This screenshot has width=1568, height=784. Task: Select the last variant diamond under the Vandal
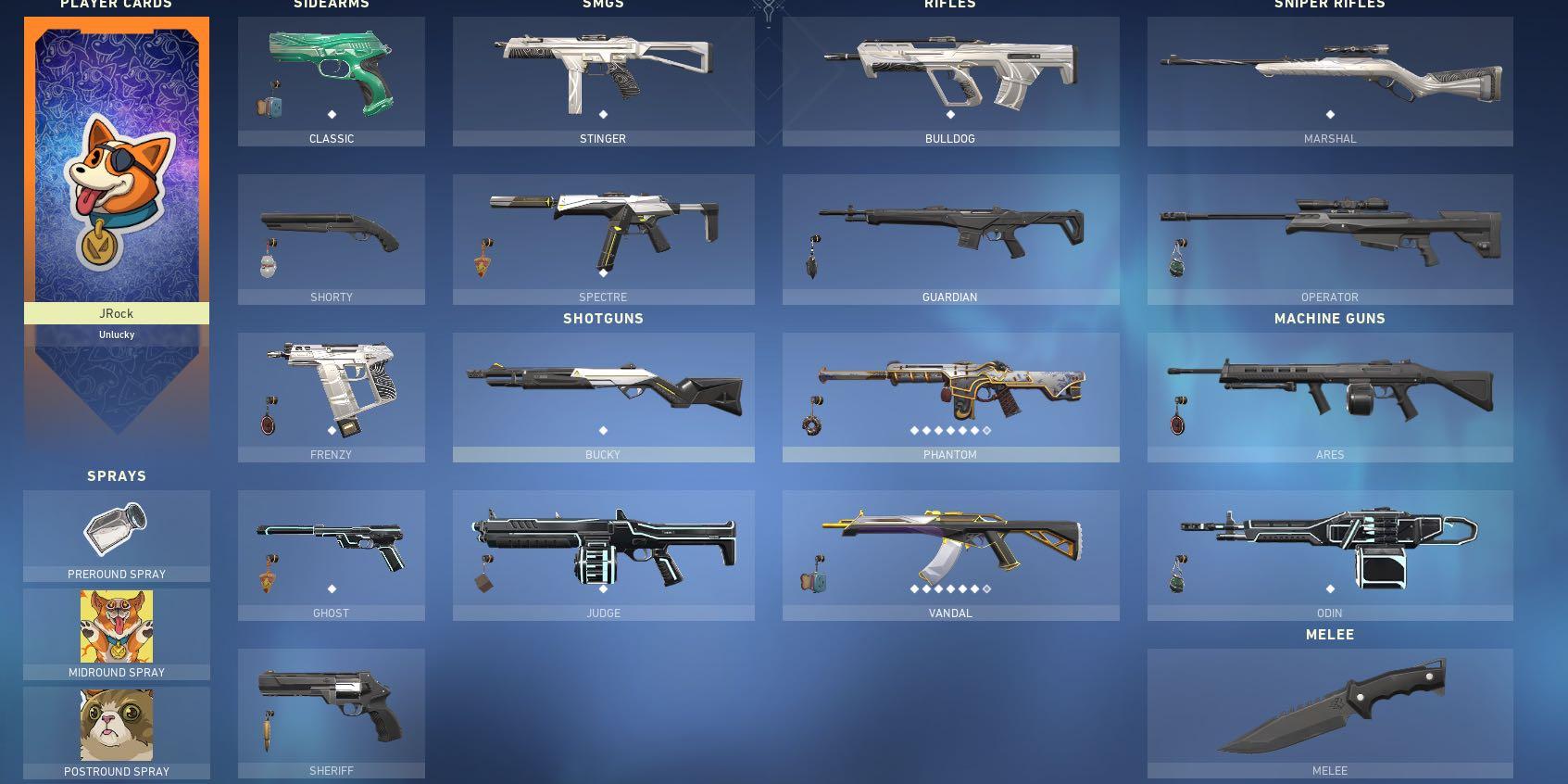coord(987,588)
